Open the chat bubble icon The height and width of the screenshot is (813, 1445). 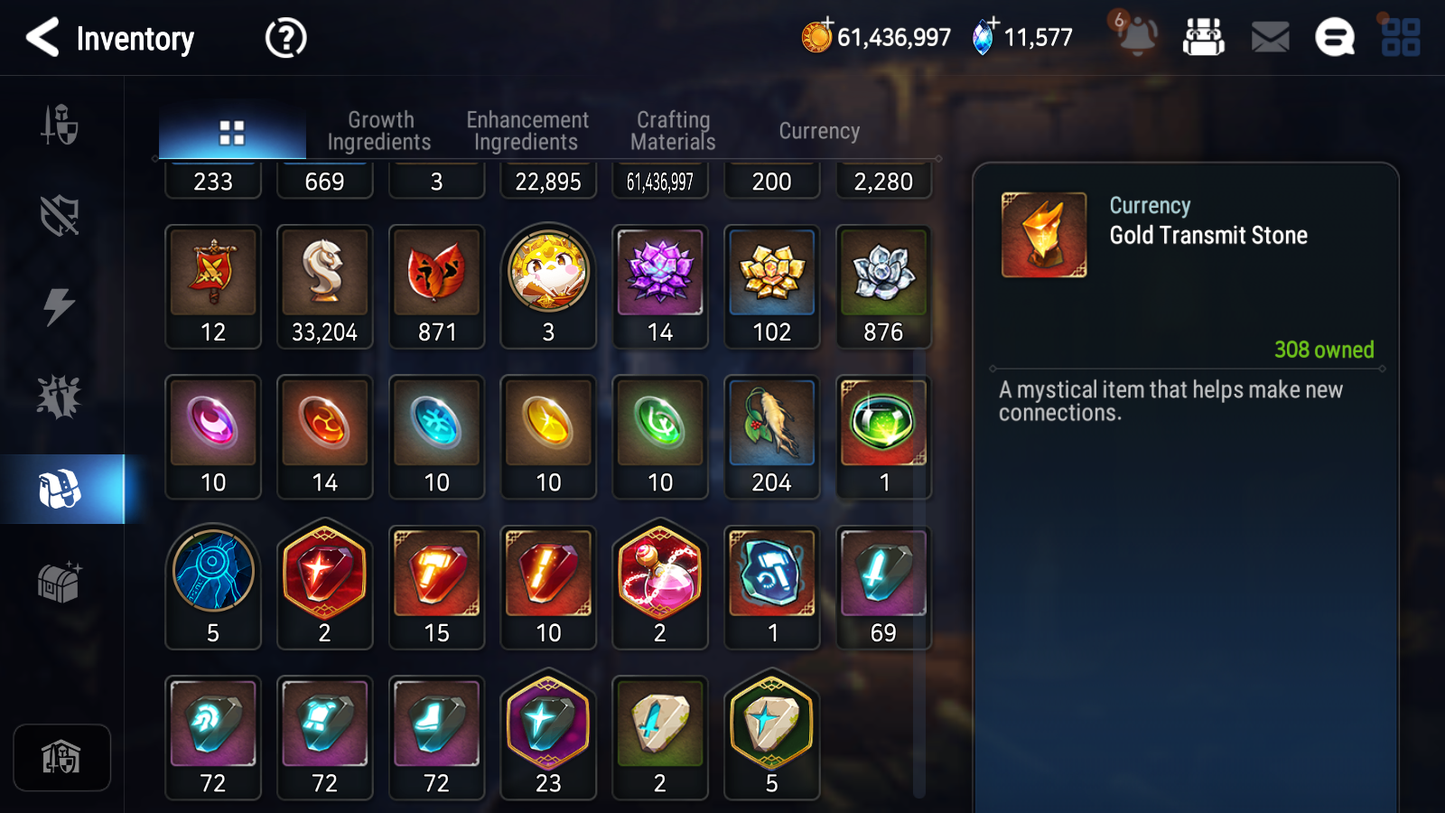pos(1335,36)
